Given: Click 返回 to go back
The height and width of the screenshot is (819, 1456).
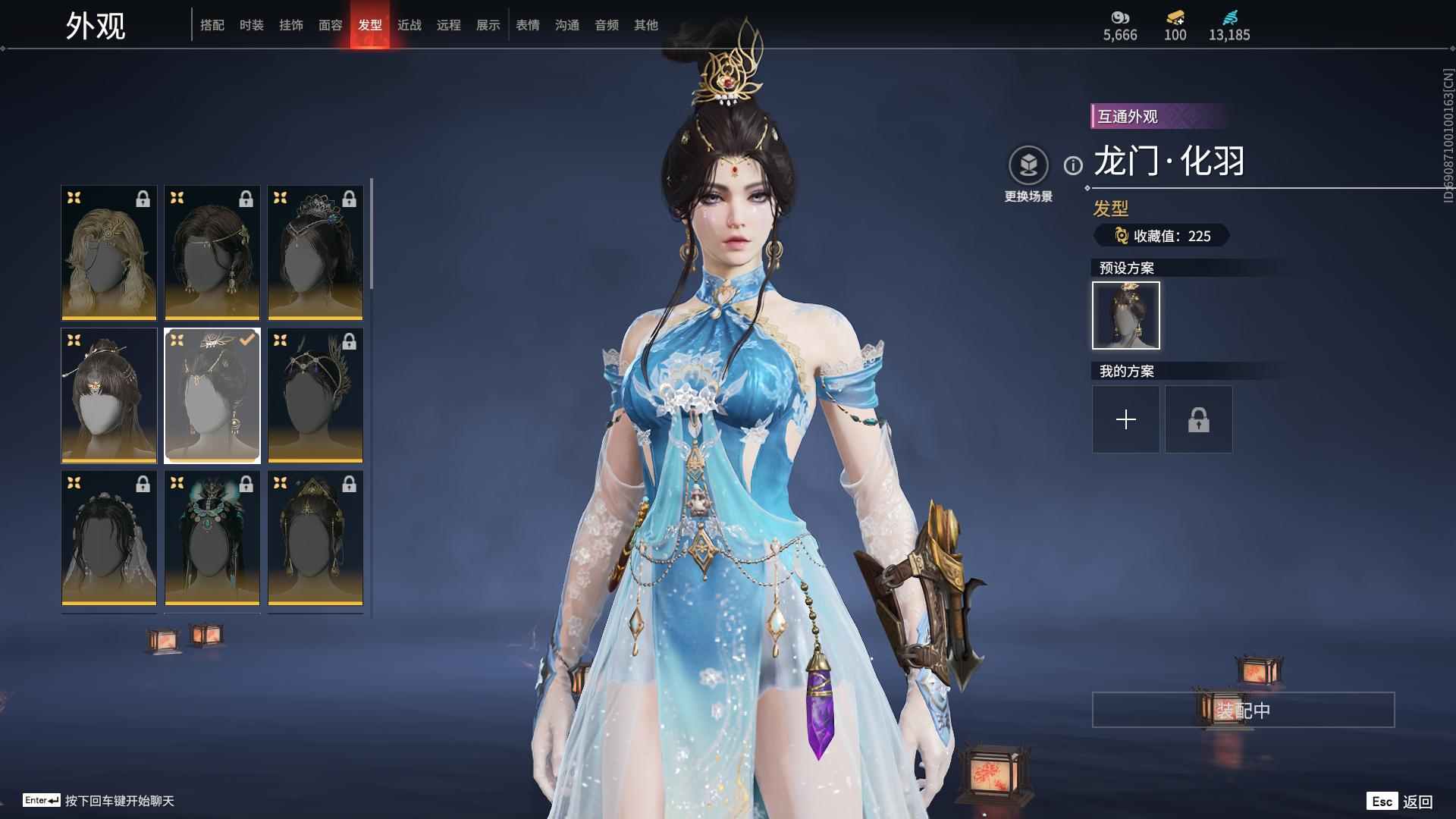Looking at the screenshot, I should 1417,802.
